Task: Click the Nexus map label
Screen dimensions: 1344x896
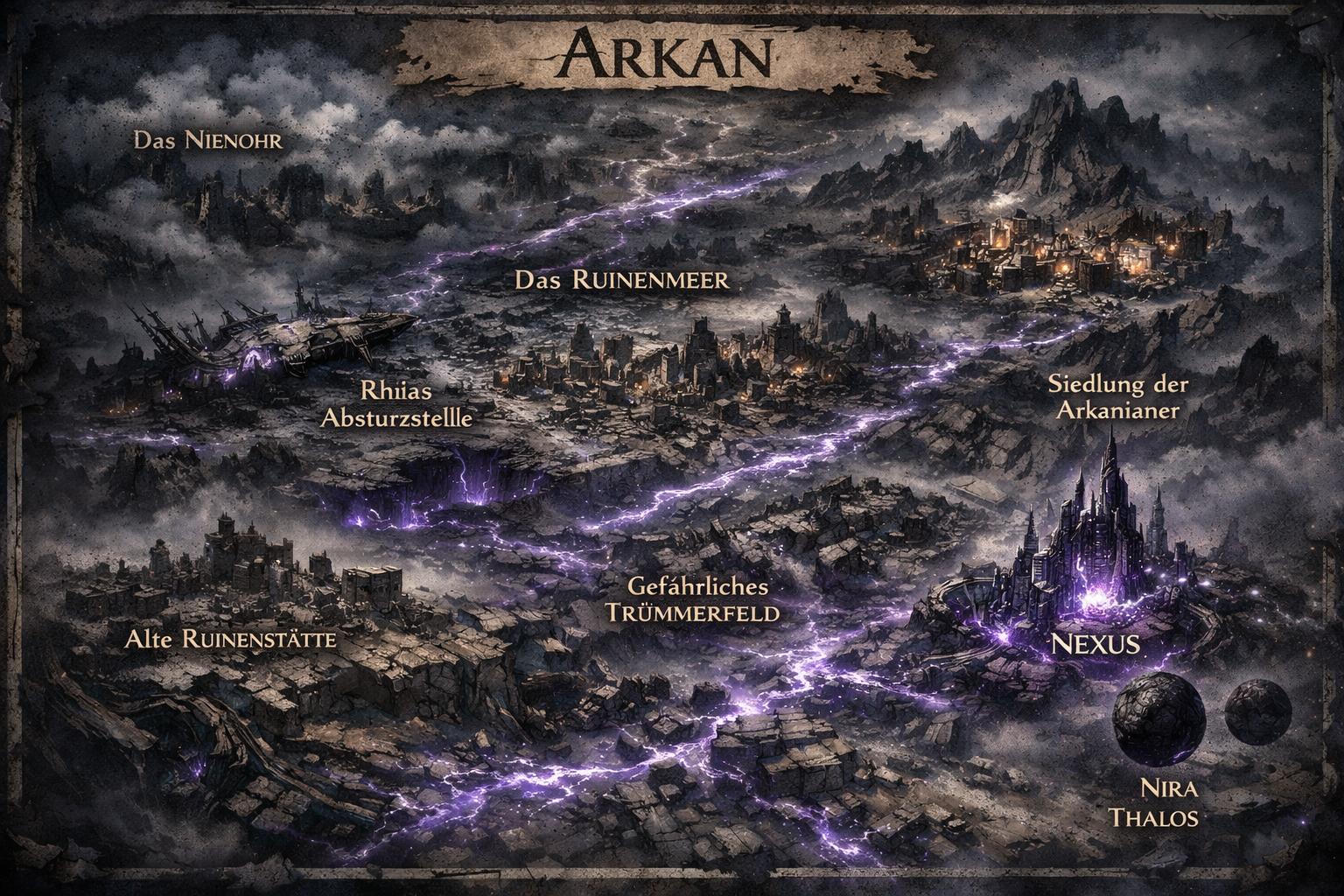Action: pyautogui.click(x=1093, y=646)
